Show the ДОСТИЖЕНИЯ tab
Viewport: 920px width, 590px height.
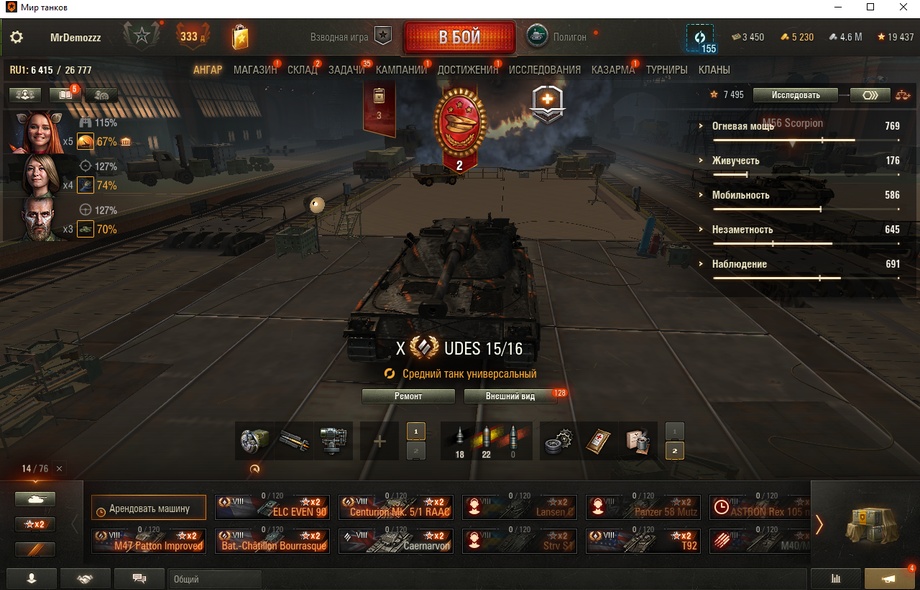(x=467, y=70)
